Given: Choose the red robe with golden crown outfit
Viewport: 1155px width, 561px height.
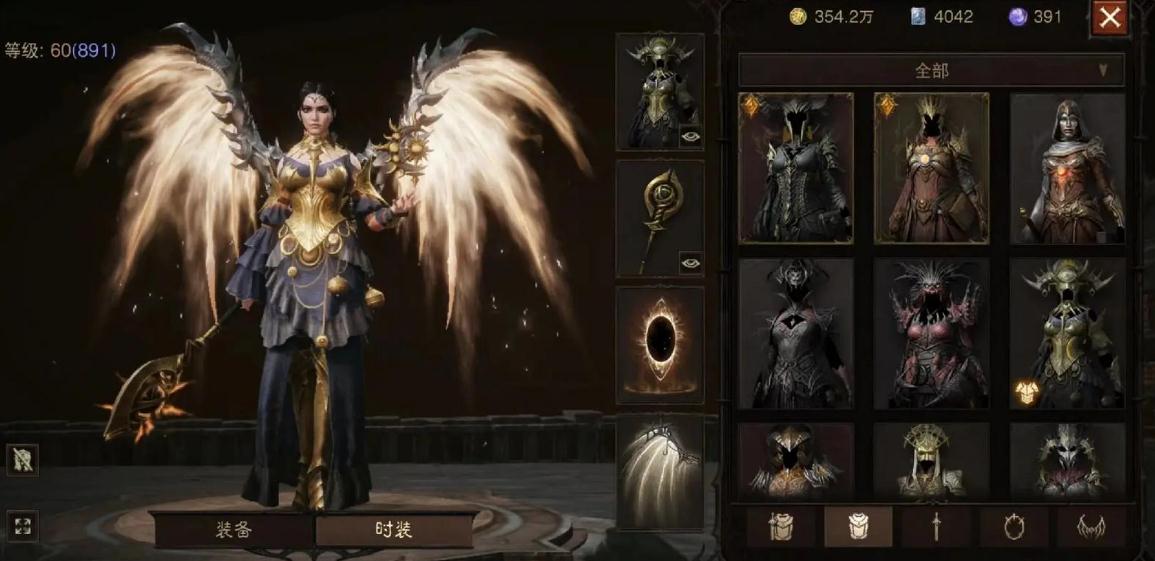Looking at the screenshot, I should [931, 168].
